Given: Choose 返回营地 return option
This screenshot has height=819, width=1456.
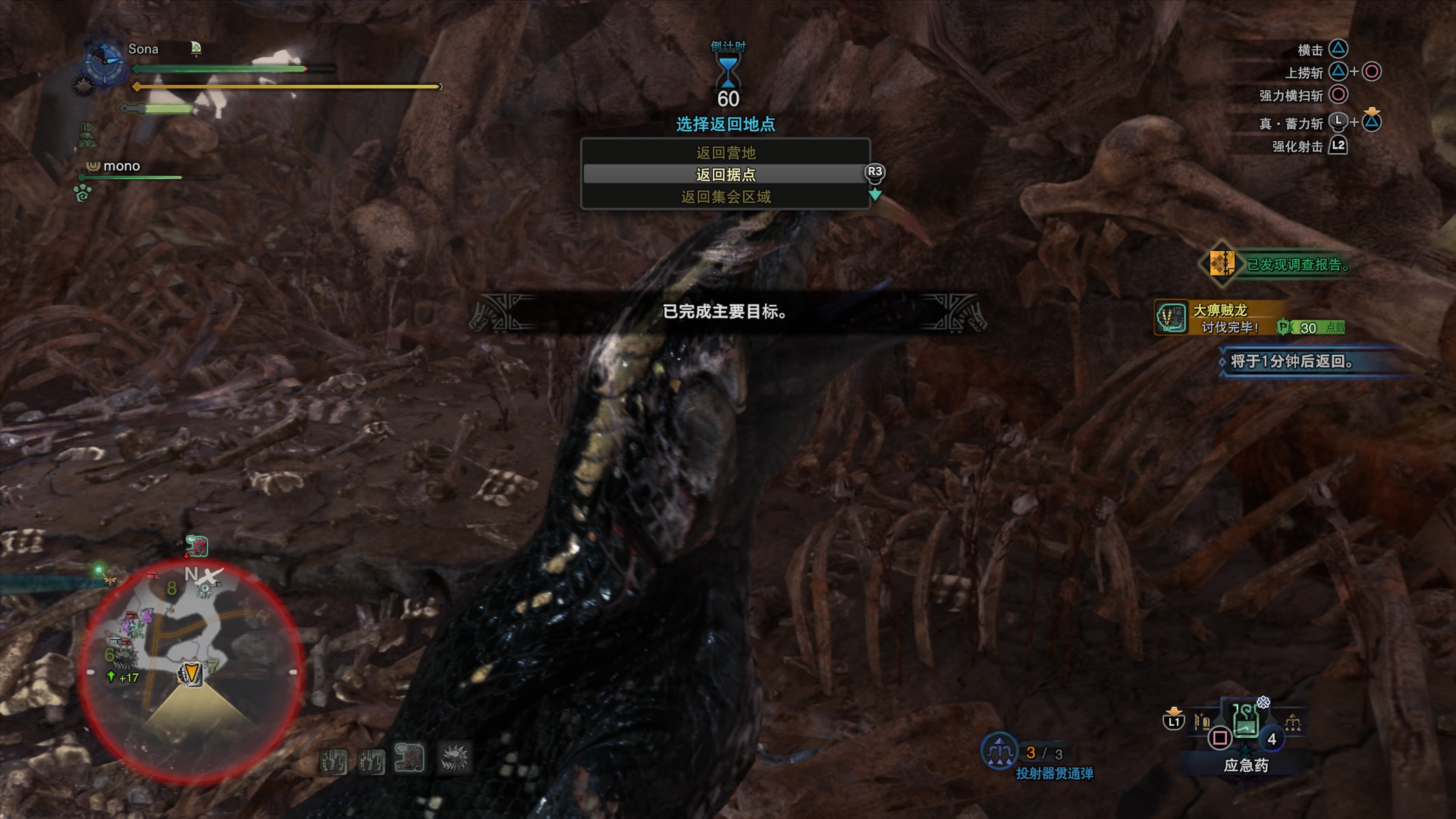Looking at the screenshot, I should pyautogui.click(x=725, y=152).
